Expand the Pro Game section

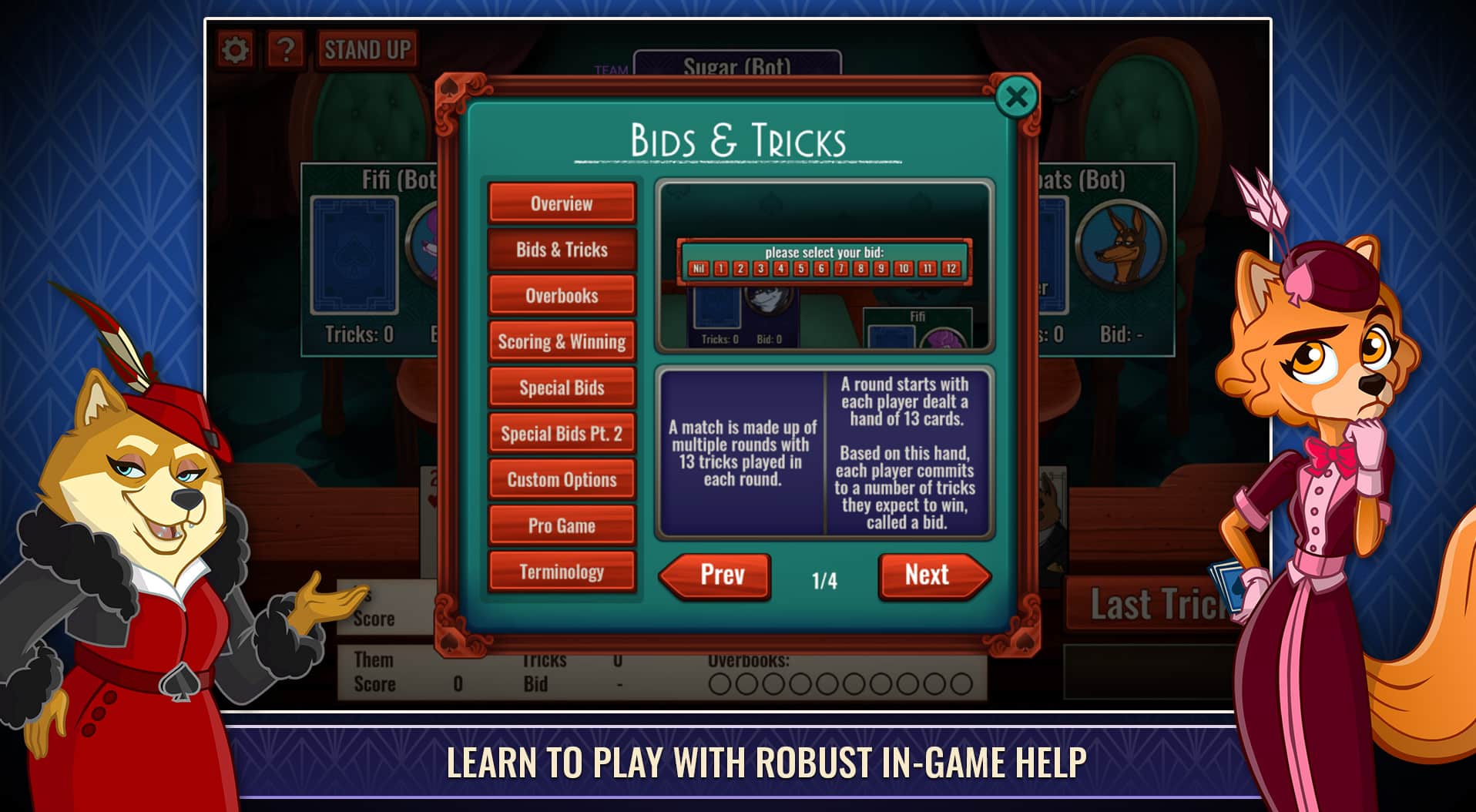click(x=561, y=525)
